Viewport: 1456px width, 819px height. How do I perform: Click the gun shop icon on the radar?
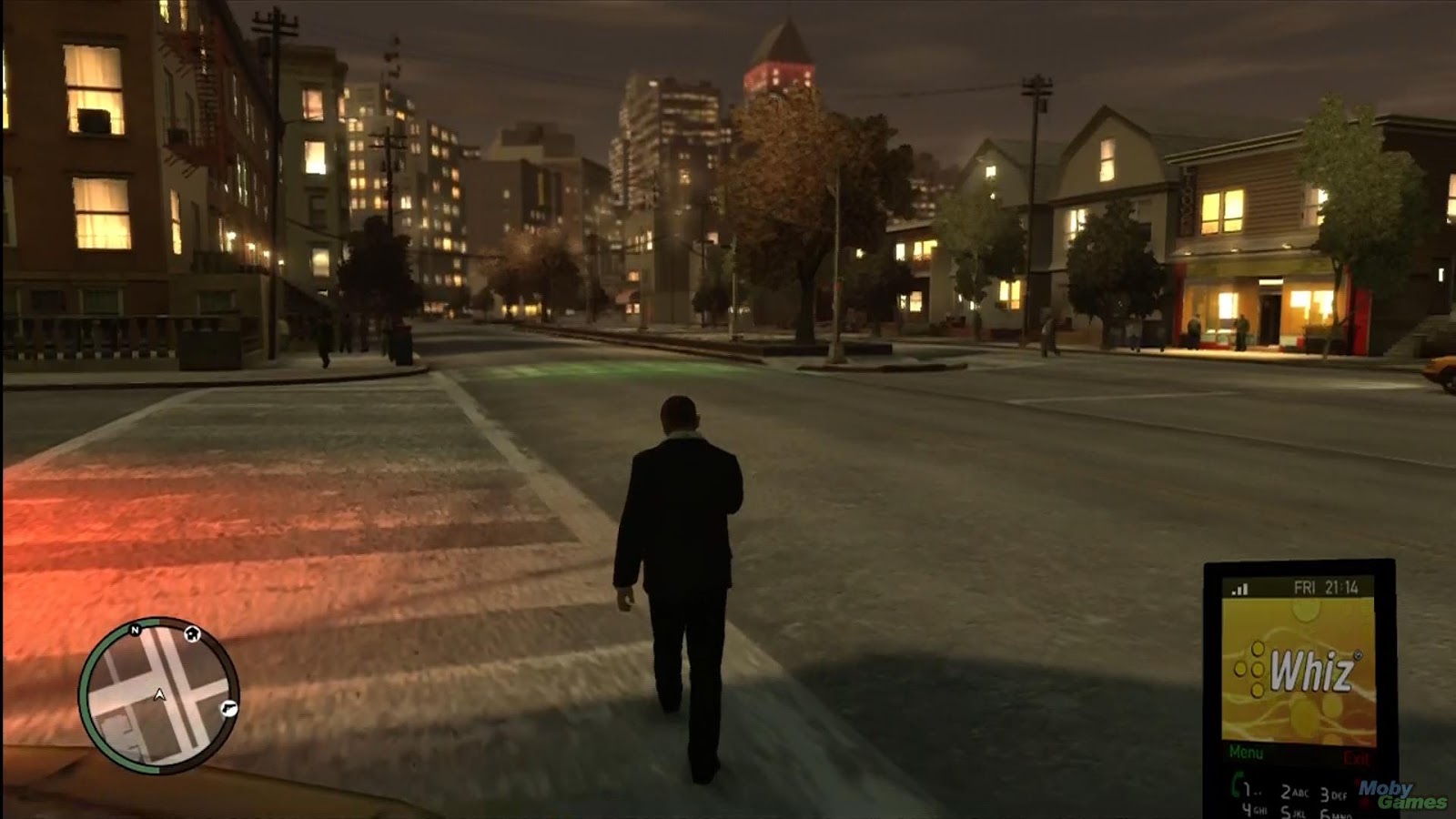(227, 709)
